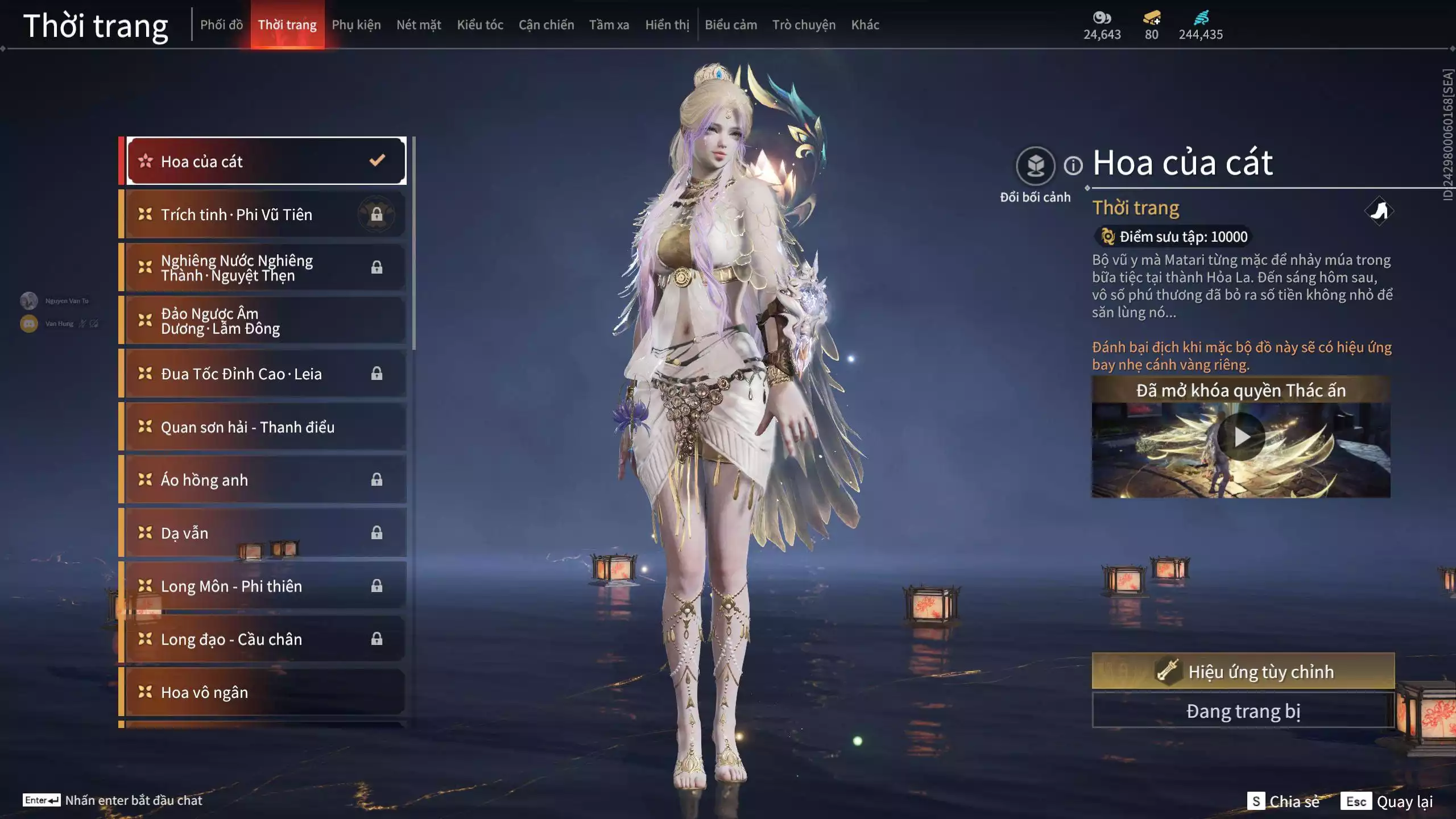Click the Đang trang bị button
Screen dimensions: 1456x819
1243,711
